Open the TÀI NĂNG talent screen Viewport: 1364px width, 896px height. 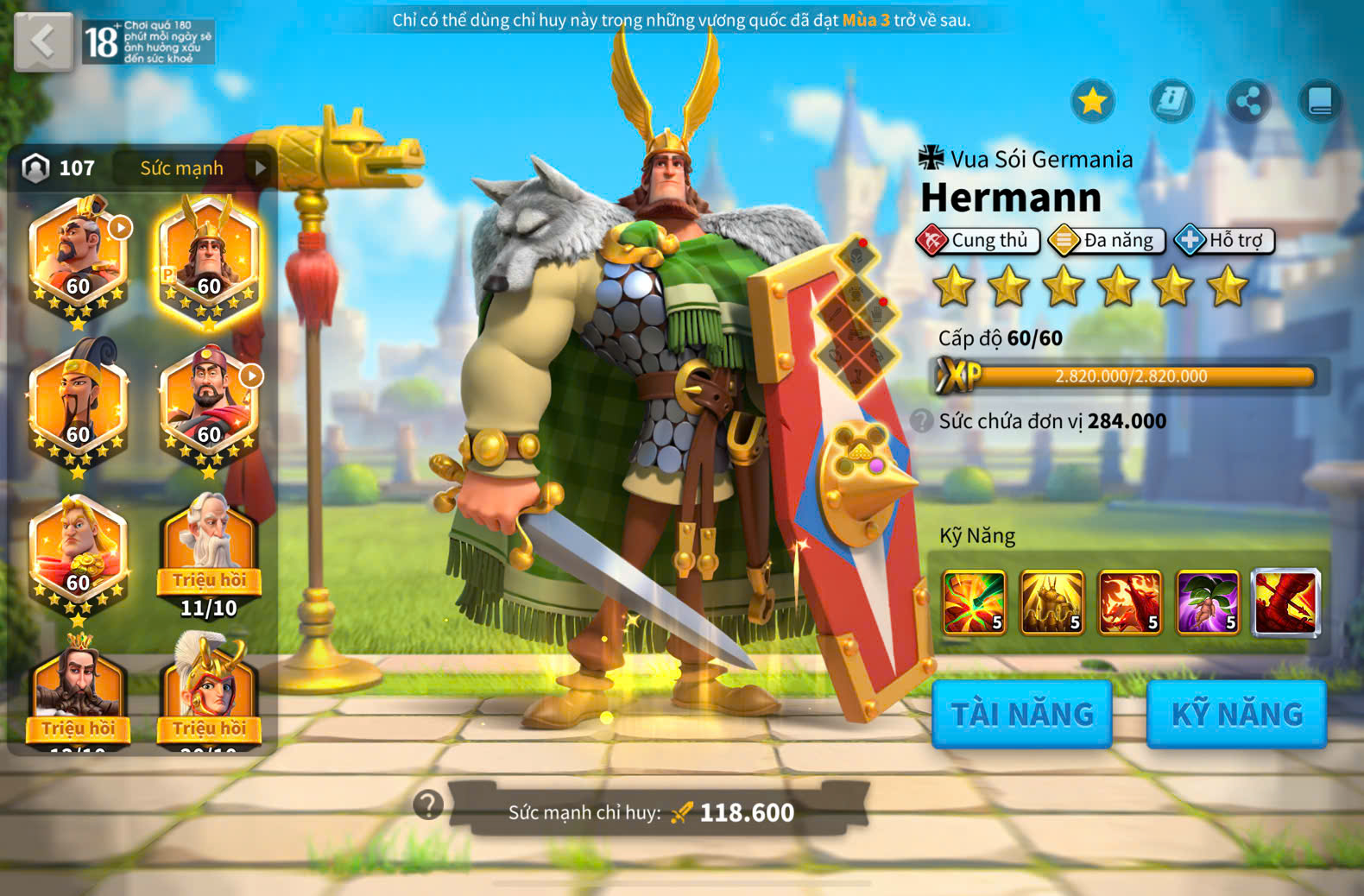[x=1021, y=714]
